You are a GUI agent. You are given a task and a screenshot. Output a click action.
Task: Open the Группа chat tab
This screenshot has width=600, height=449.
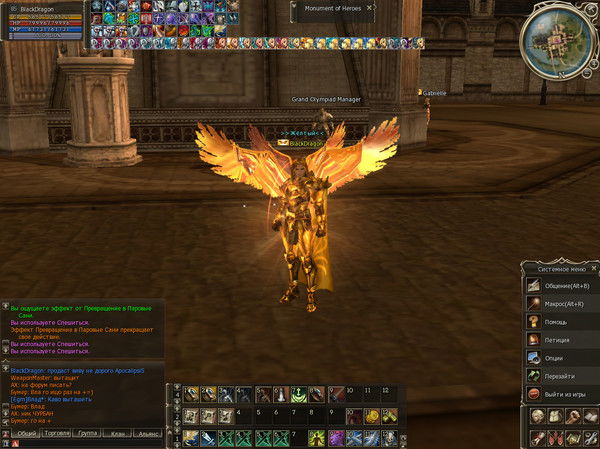[88, 434]
